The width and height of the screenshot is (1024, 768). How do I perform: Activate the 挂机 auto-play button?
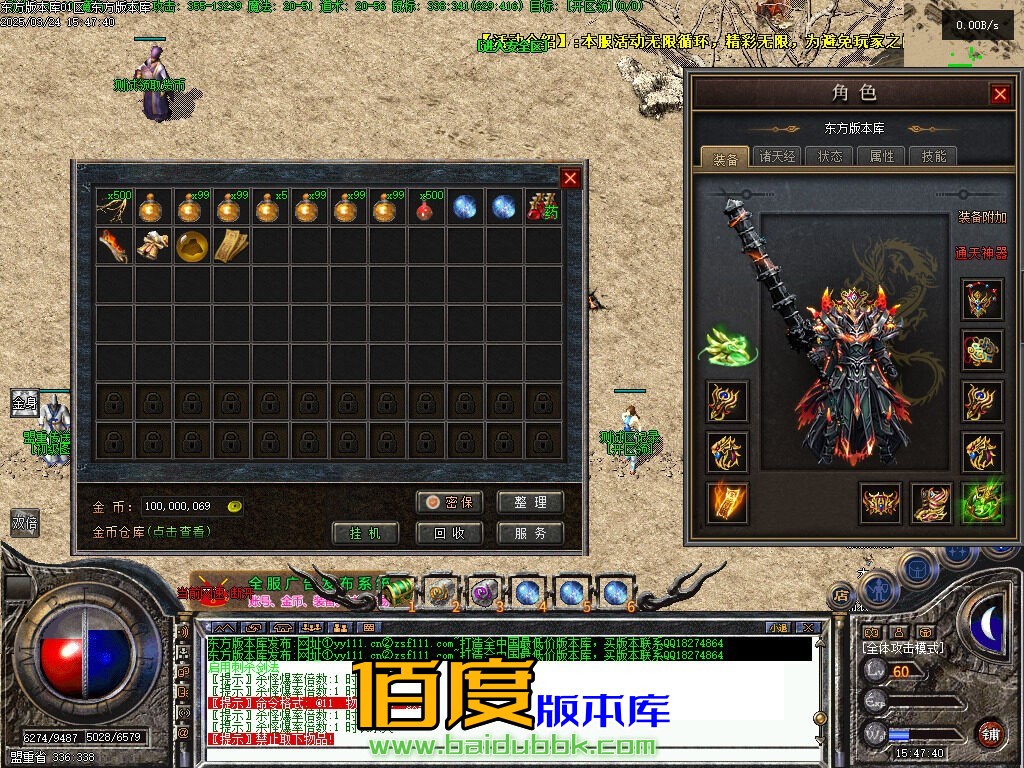coord(366,533)
